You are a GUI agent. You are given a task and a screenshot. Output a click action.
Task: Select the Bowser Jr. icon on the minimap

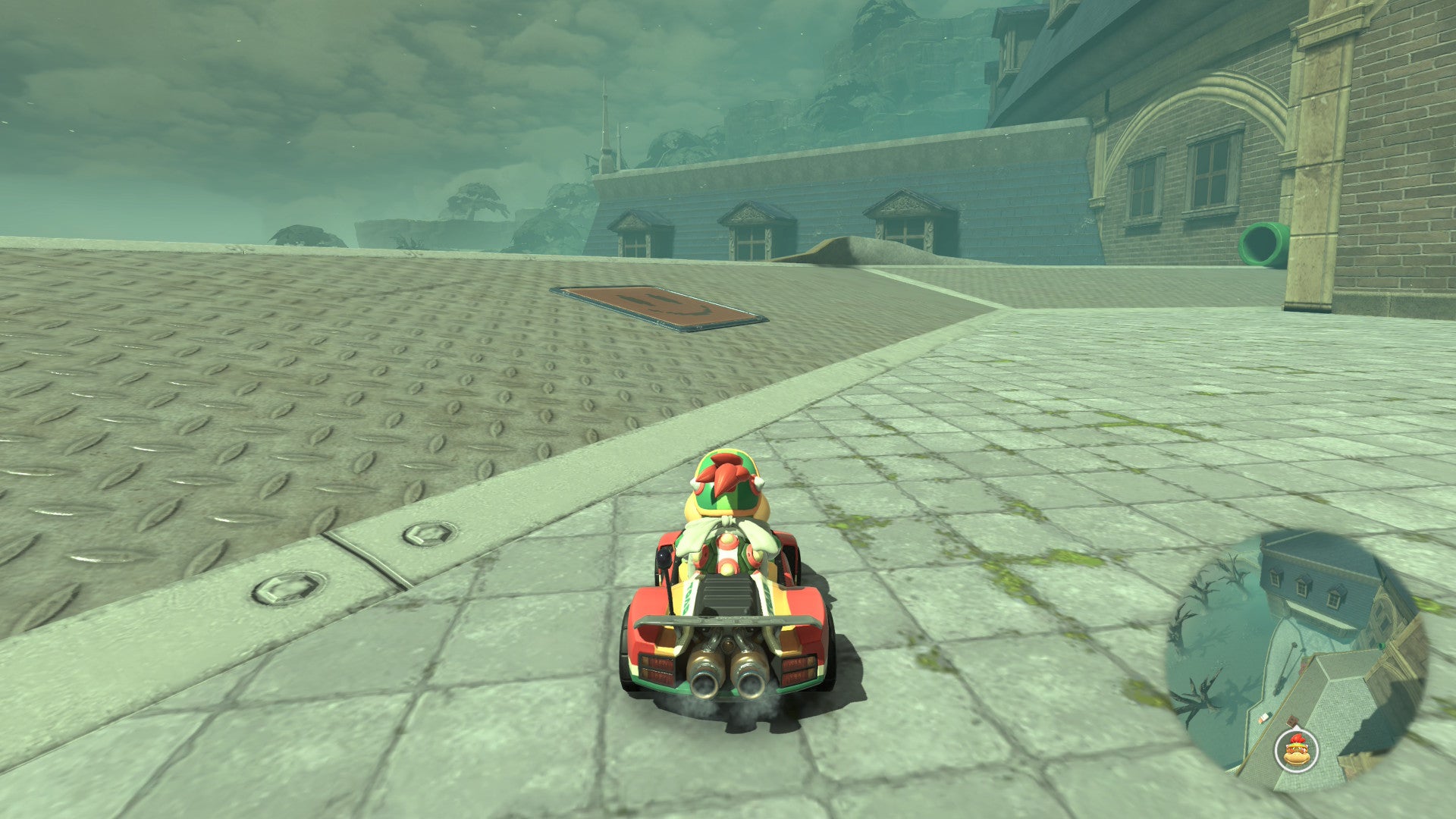pos(1295,751)
